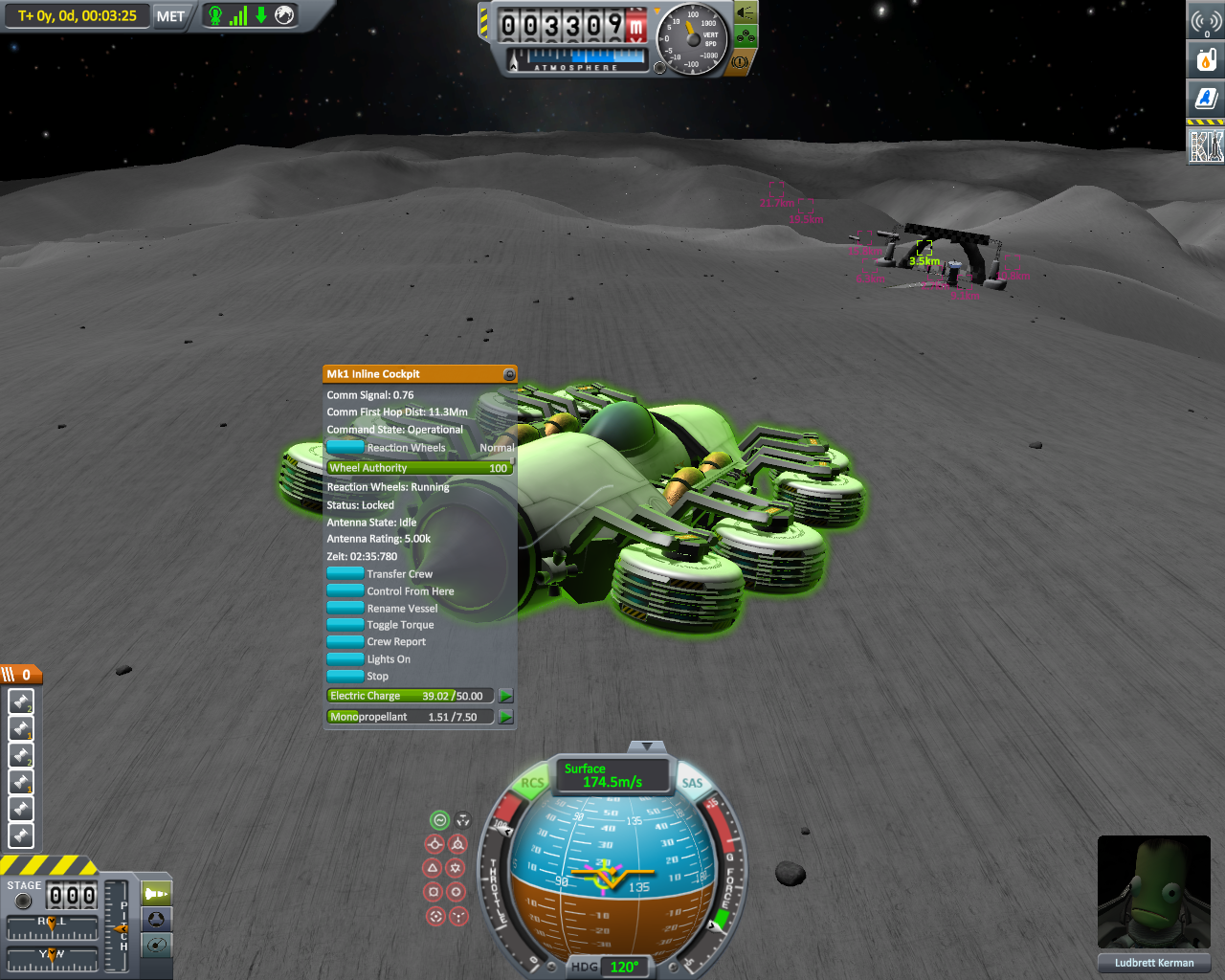
Task: Toggle Monopropellant flow arrow
Action: tap(505, 717)
